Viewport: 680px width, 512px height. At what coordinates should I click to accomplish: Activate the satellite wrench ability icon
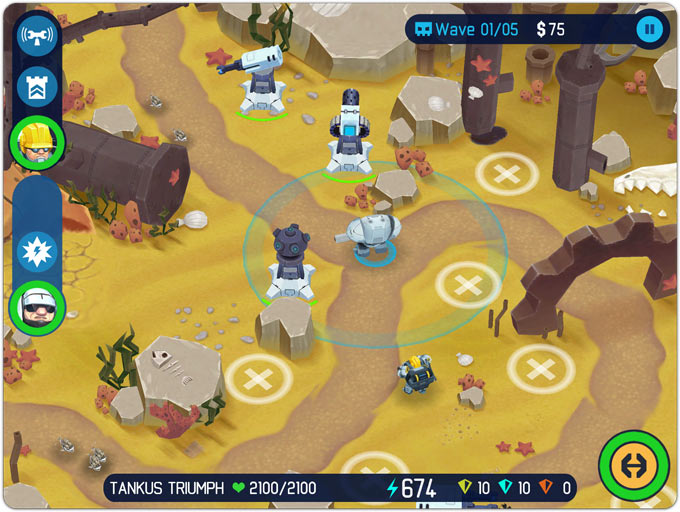tap(38, 36)
